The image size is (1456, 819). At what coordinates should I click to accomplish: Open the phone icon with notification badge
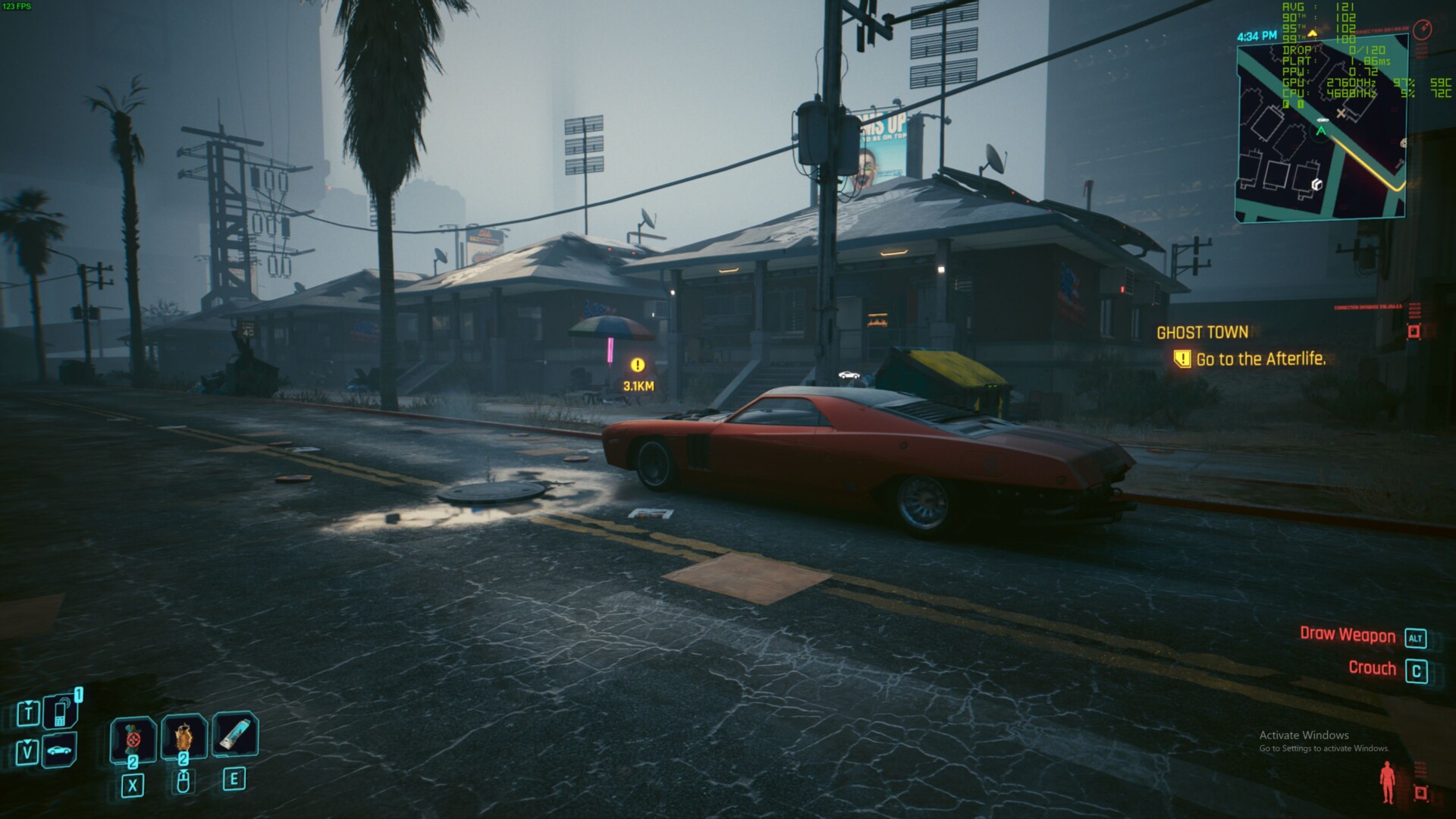[x=61, y=711]
